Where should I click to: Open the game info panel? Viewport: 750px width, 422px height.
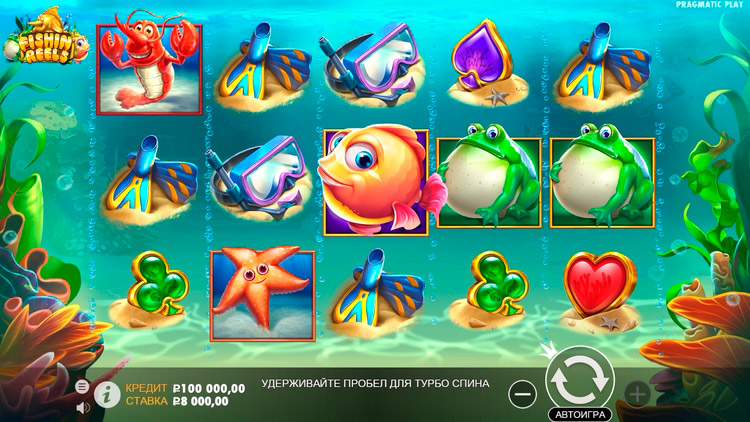coord(105,393)
